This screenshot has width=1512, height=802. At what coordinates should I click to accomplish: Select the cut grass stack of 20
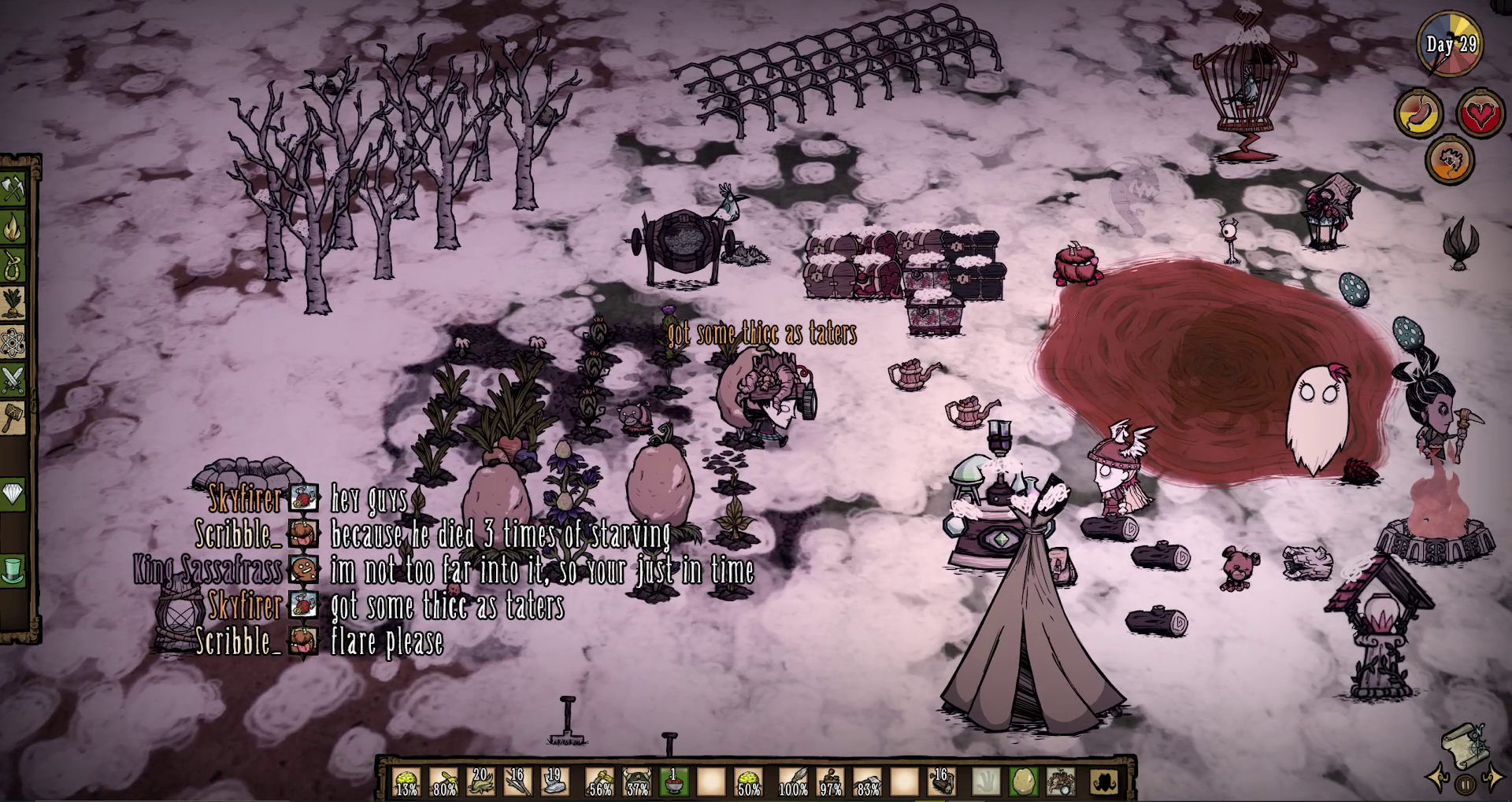[481, 782]
